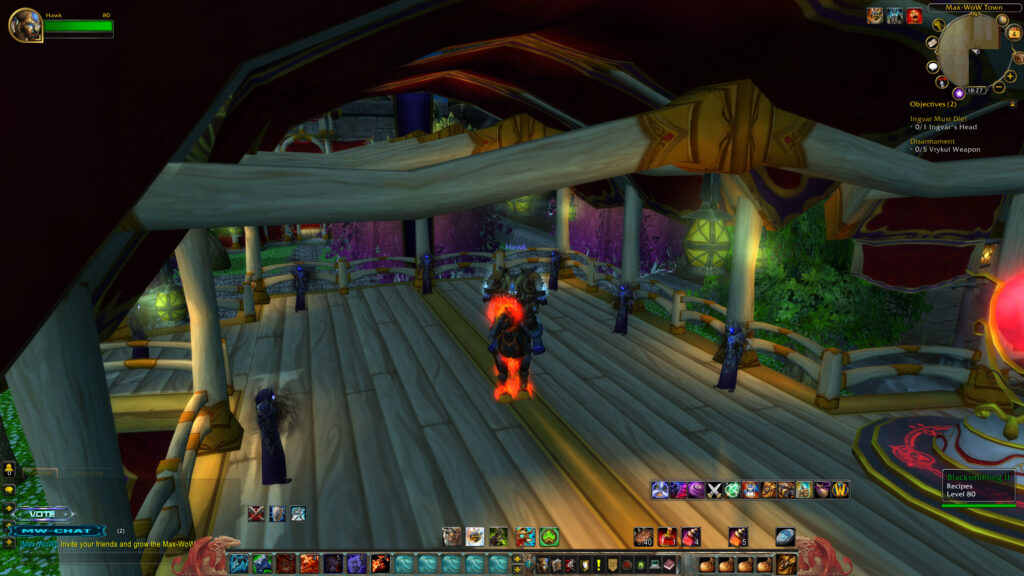Select the Disarmament quest objective
This screenshot has height=576, width=1024.
[x=932, y=141]
